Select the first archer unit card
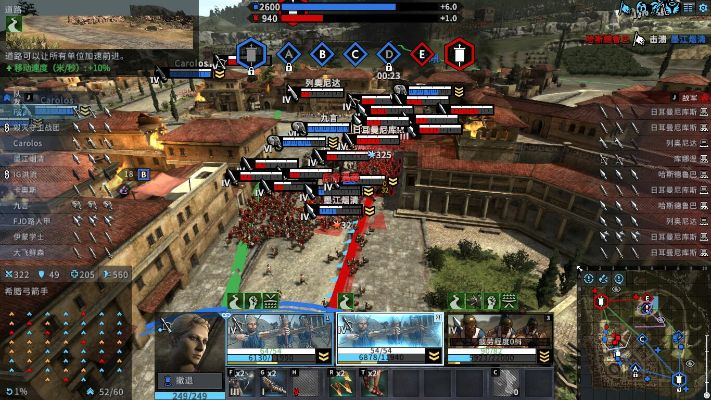The image size is (711, 400). [280, 340]
